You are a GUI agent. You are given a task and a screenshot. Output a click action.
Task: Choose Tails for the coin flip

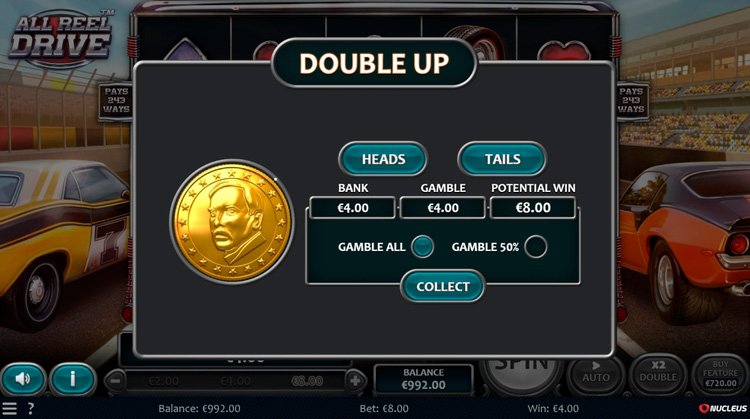point(502,159)
